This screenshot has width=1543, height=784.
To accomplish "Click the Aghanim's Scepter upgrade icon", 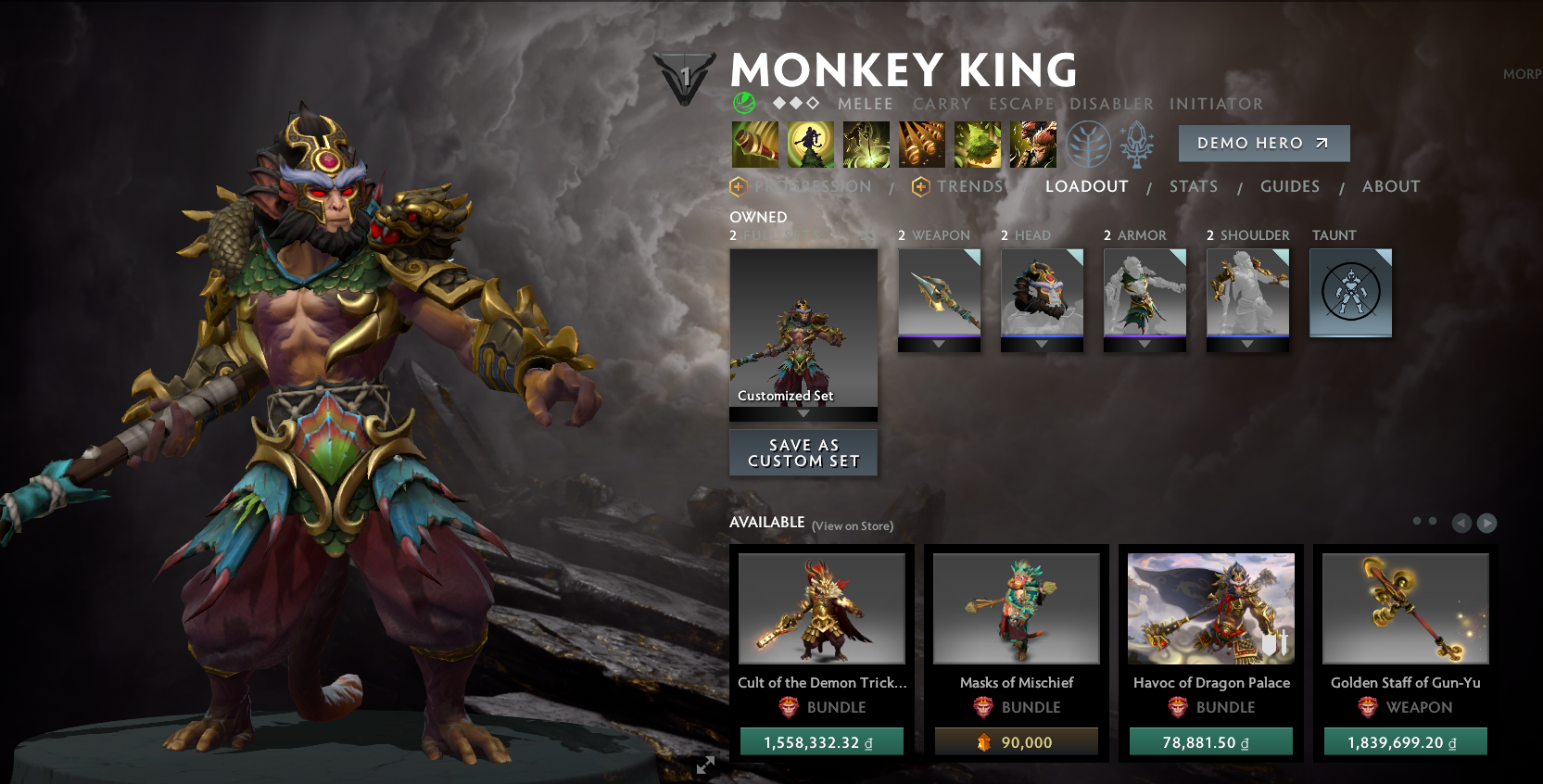I will click(x=1135, y=145).
